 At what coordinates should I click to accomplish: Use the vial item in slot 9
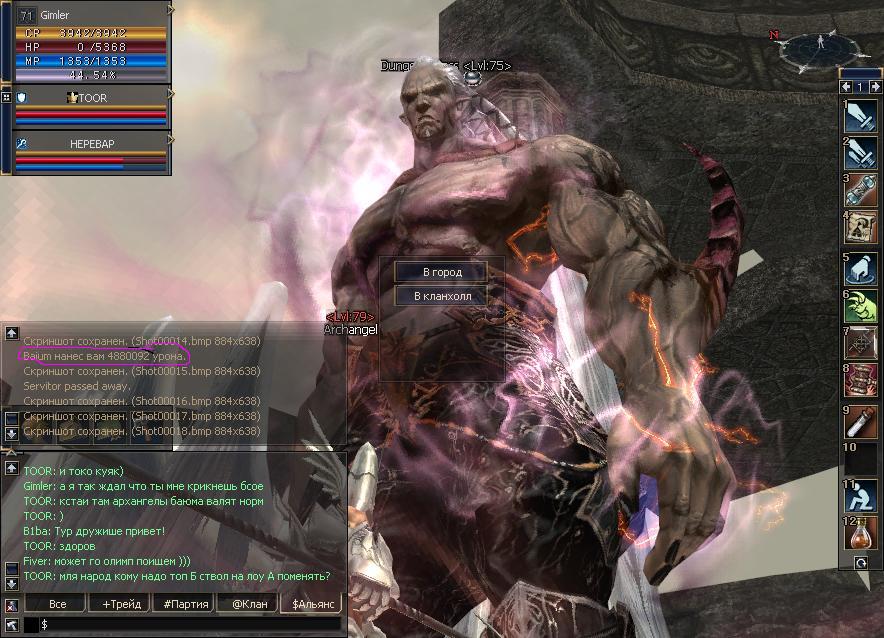pyautogui.click(x=861, y=420)
